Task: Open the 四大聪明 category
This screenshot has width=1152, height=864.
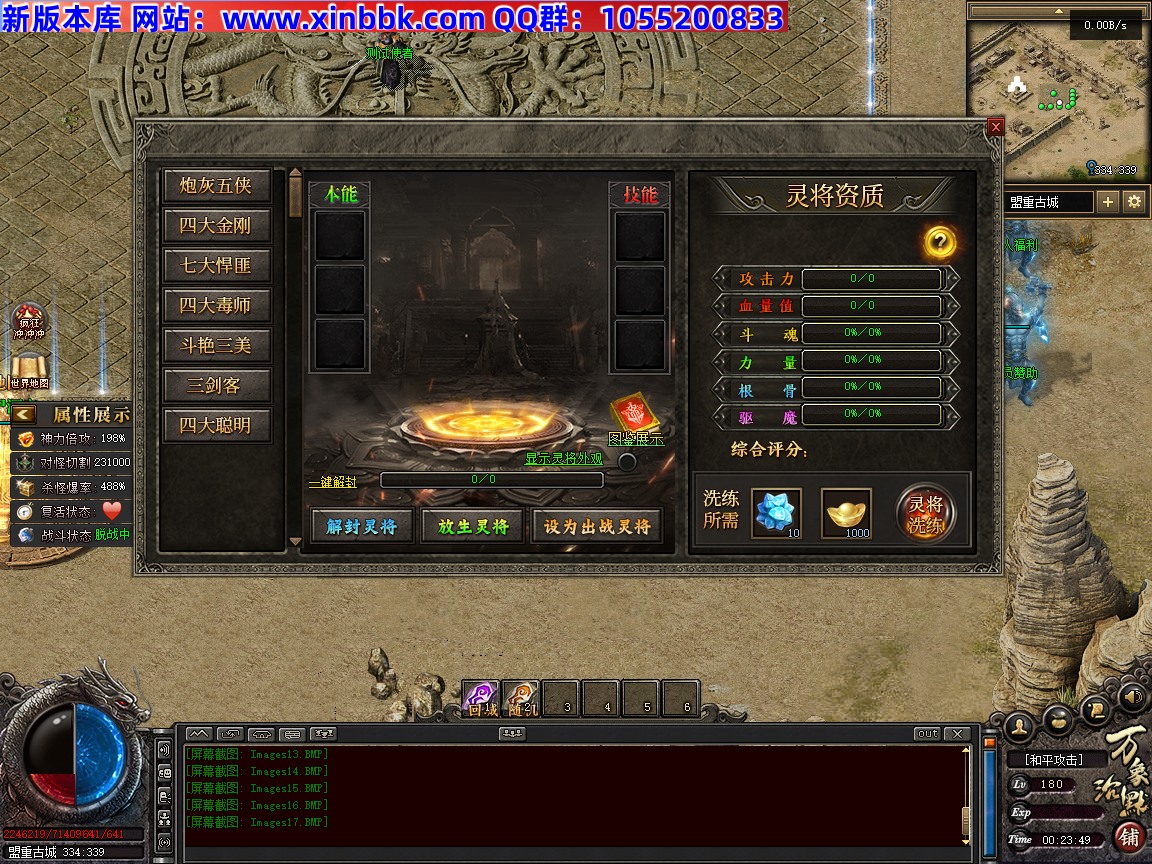Action: pyautogui.click(x=216, y=426)
